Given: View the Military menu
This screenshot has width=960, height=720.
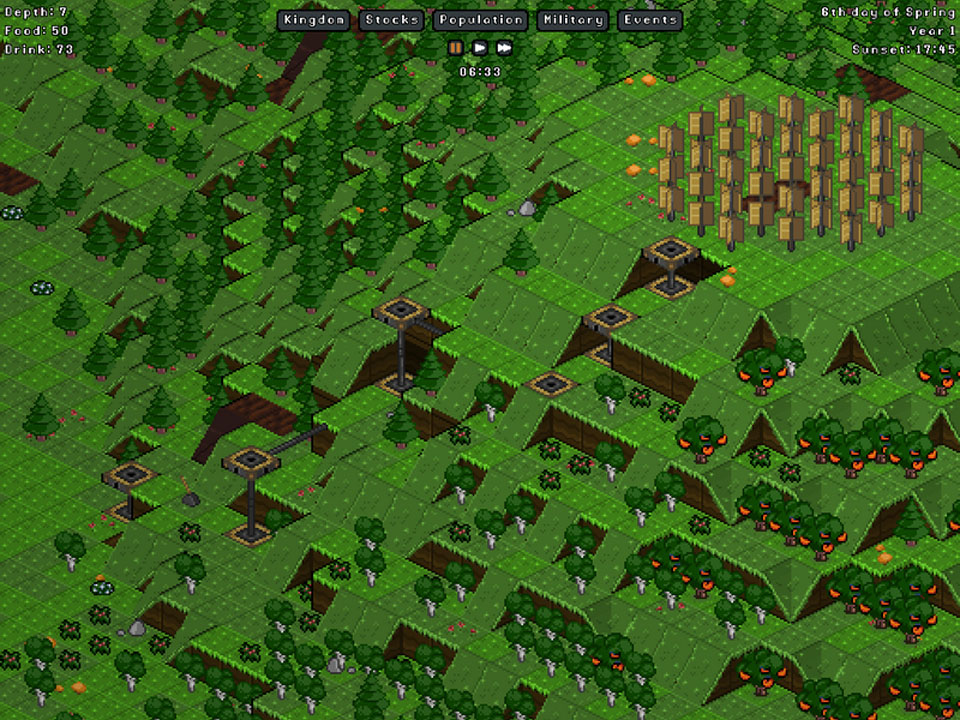Looking at the screenshot, I should (x=573, y=20).
